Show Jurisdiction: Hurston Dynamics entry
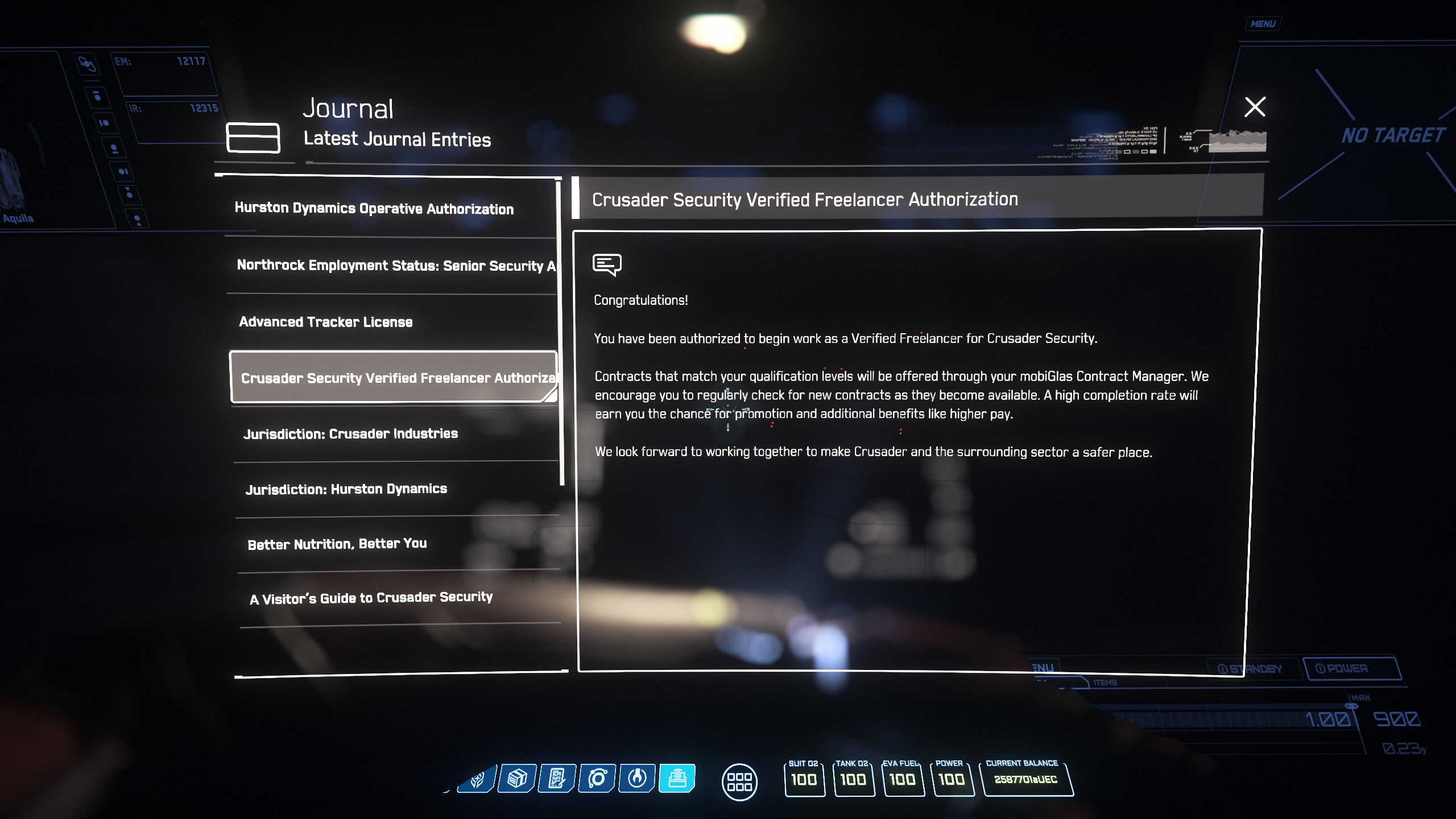Image resolution: width=1456 pixels, height=819 pixels. [346, 489]
